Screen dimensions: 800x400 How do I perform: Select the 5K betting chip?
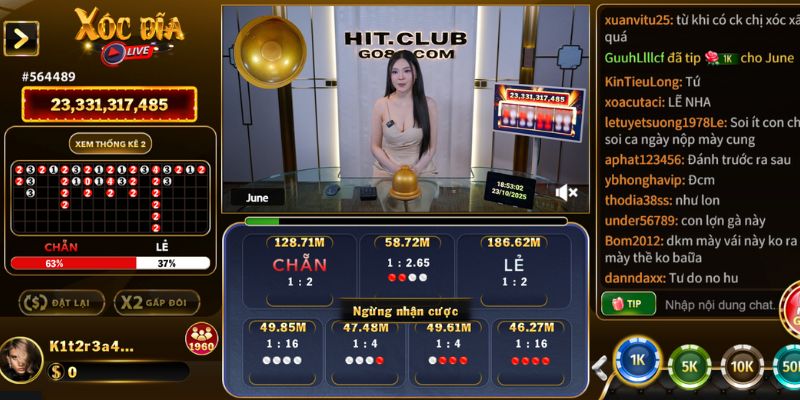[689, 366]
